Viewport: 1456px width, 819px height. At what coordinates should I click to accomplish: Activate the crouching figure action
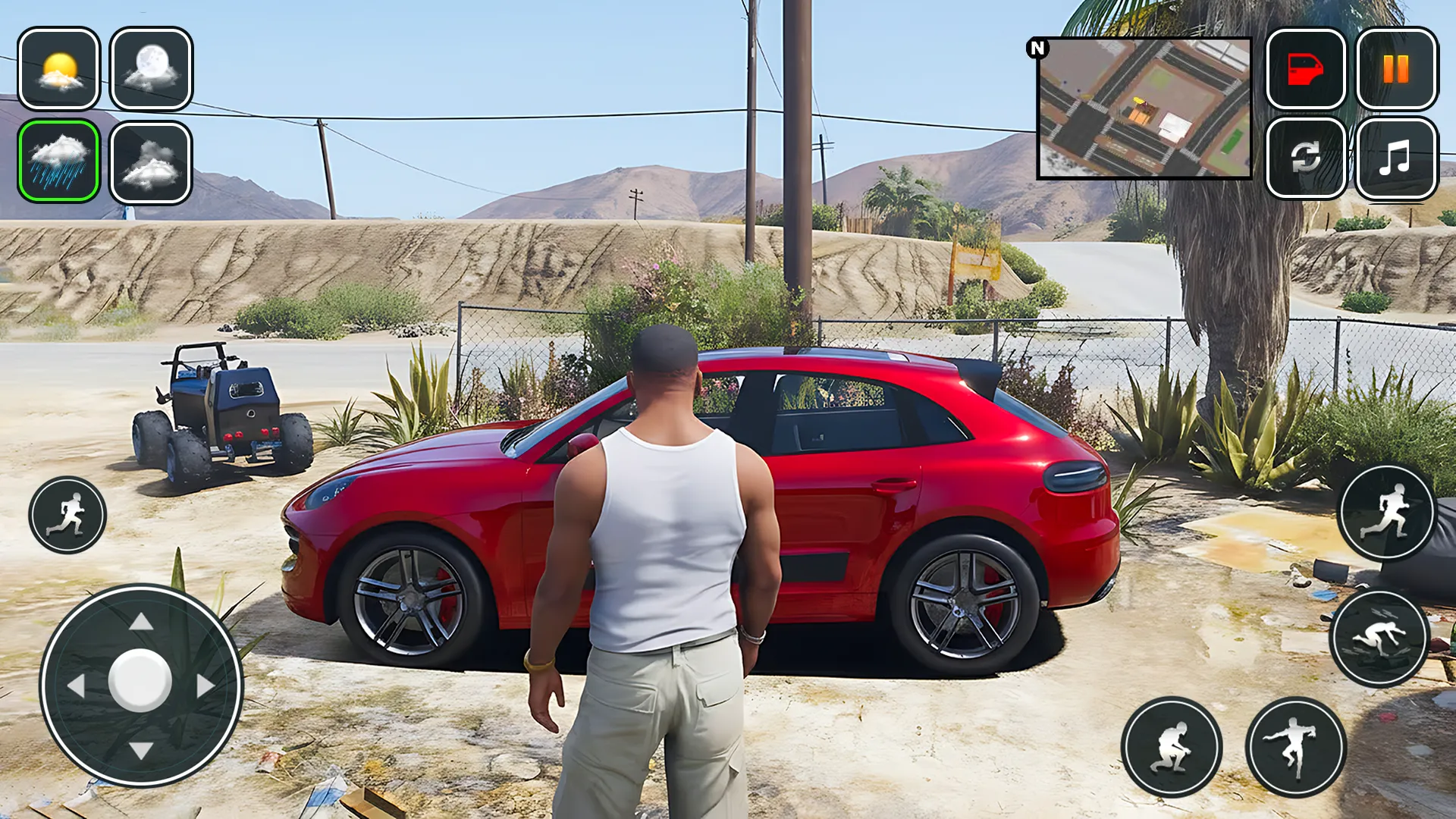coord(1172,747)
